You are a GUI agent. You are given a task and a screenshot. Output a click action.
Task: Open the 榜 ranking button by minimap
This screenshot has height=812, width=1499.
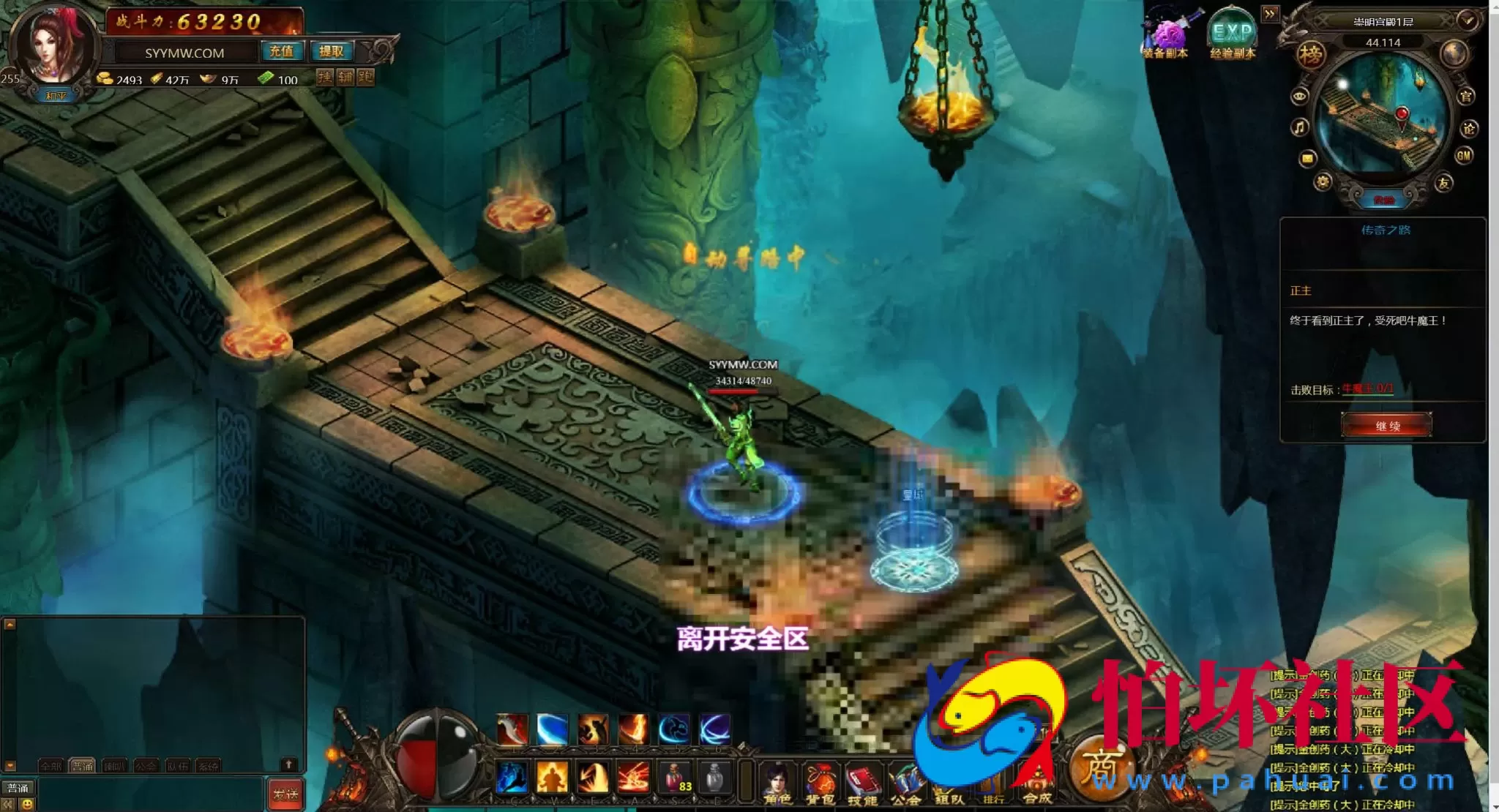[x=1310, y=54]
